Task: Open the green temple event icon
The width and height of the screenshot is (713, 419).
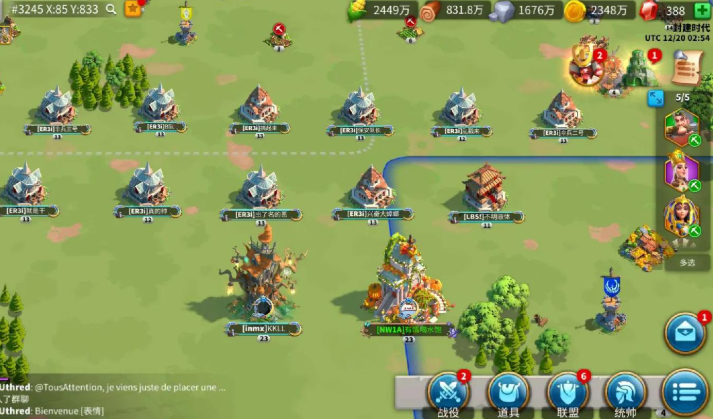Action: (636, 68)
